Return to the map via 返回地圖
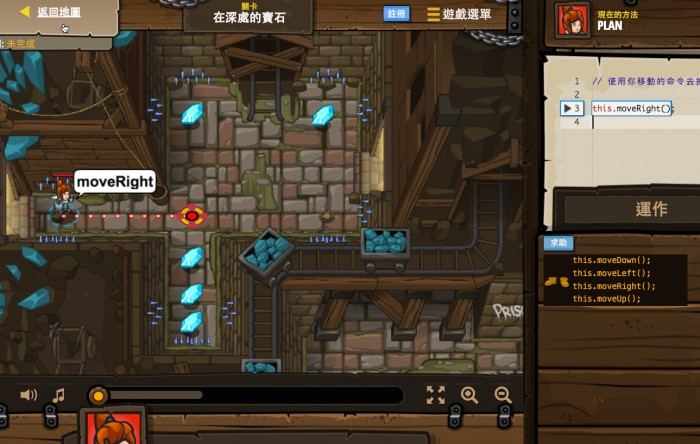This screenshot has height=444, width=700. click(58, 12)
